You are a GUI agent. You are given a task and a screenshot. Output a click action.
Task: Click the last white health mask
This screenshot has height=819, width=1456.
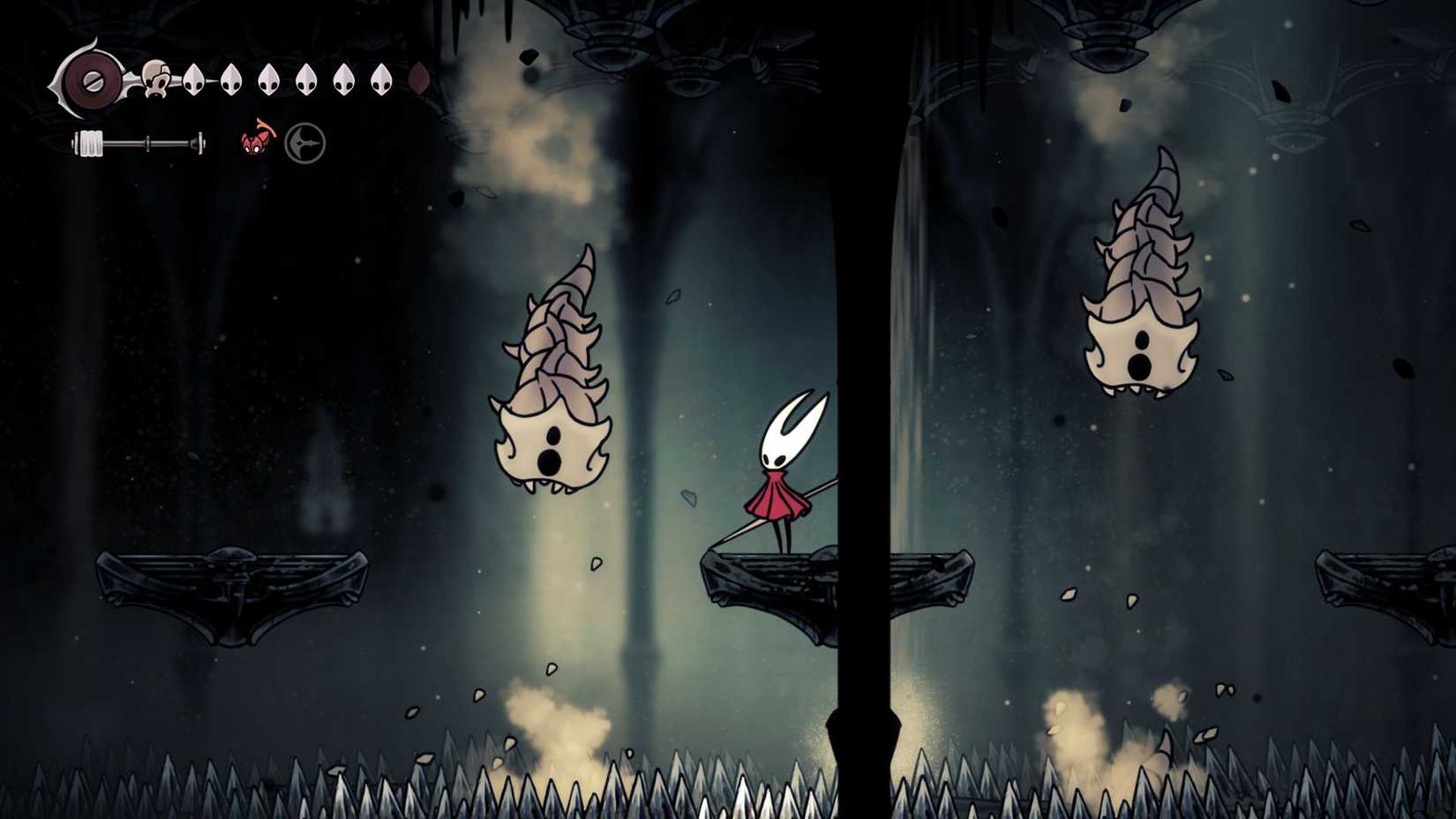coord(380,78)
